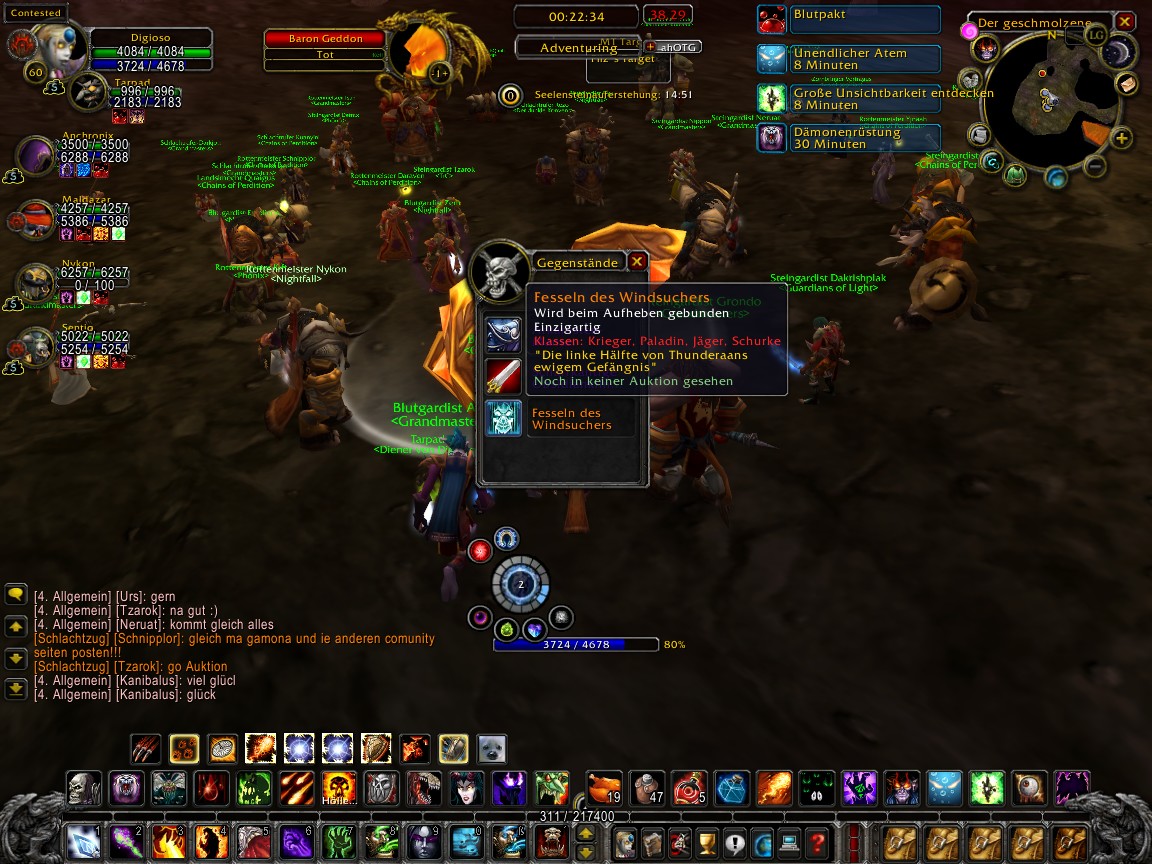Cancel the Dämonenrüstung buff
This screenshot has width=1152, height=864.
tap(771, 138)
